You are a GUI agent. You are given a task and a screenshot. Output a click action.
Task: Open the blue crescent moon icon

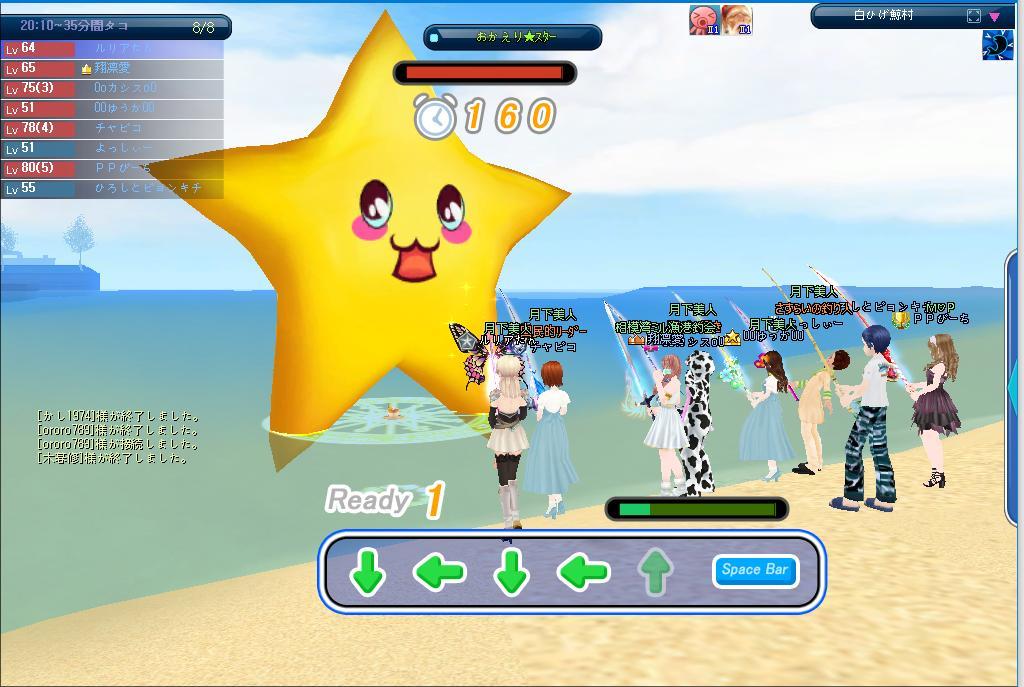[997, 46]
